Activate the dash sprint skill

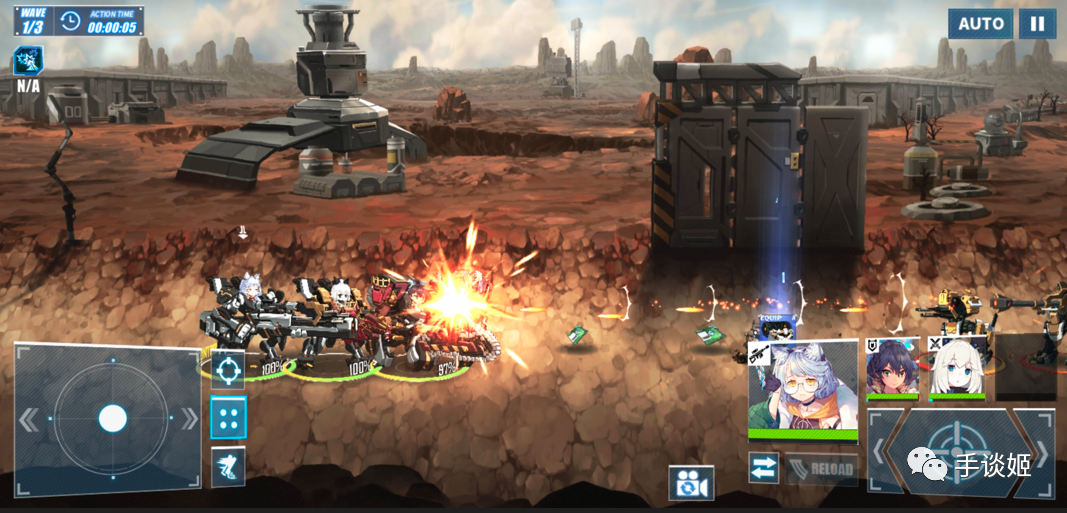point(228,466)
